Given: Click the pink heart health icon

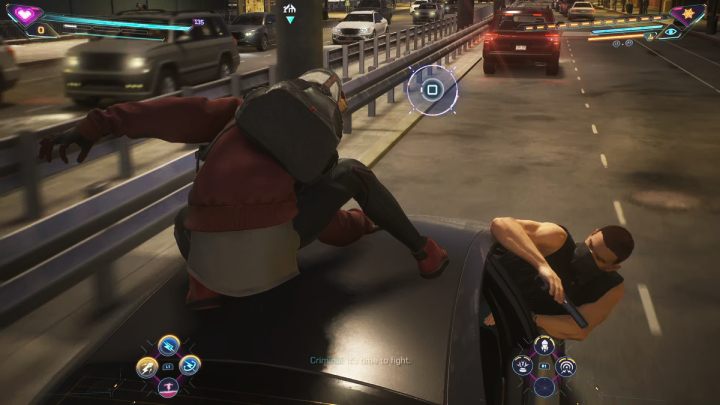Looking at the screenshot, I should tap(22, 14).
